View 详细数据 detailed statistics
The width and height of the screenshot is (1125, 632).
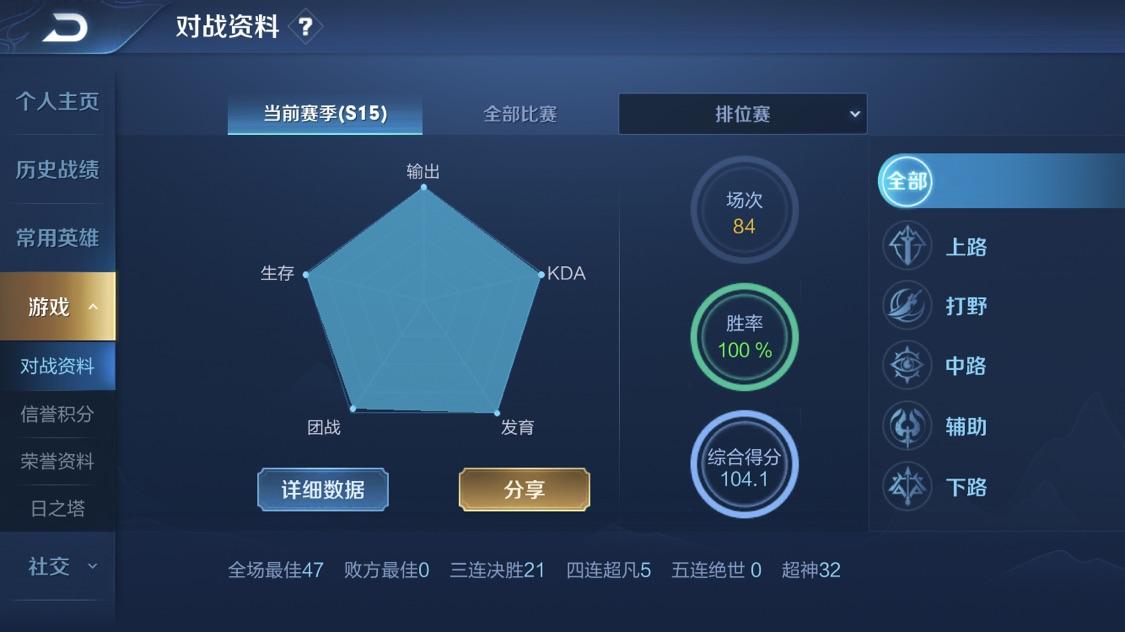(x=323, y=490)
